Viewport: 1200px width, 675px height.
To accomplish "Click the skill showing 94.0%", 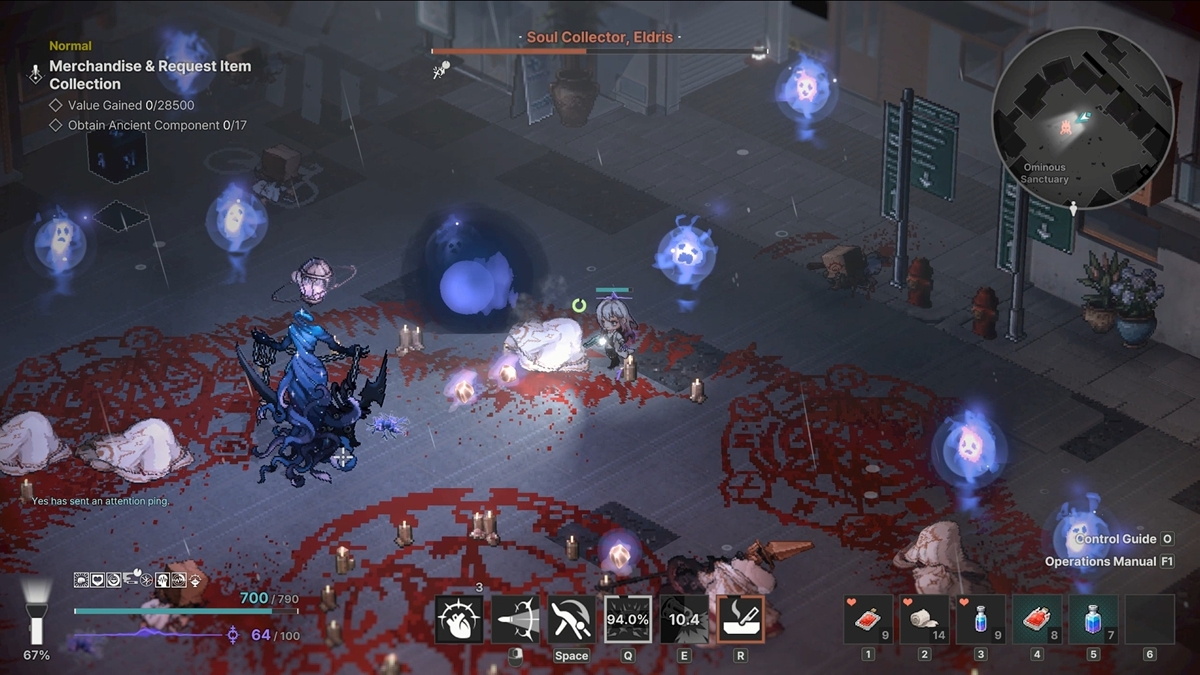I will tap(628, 620).
